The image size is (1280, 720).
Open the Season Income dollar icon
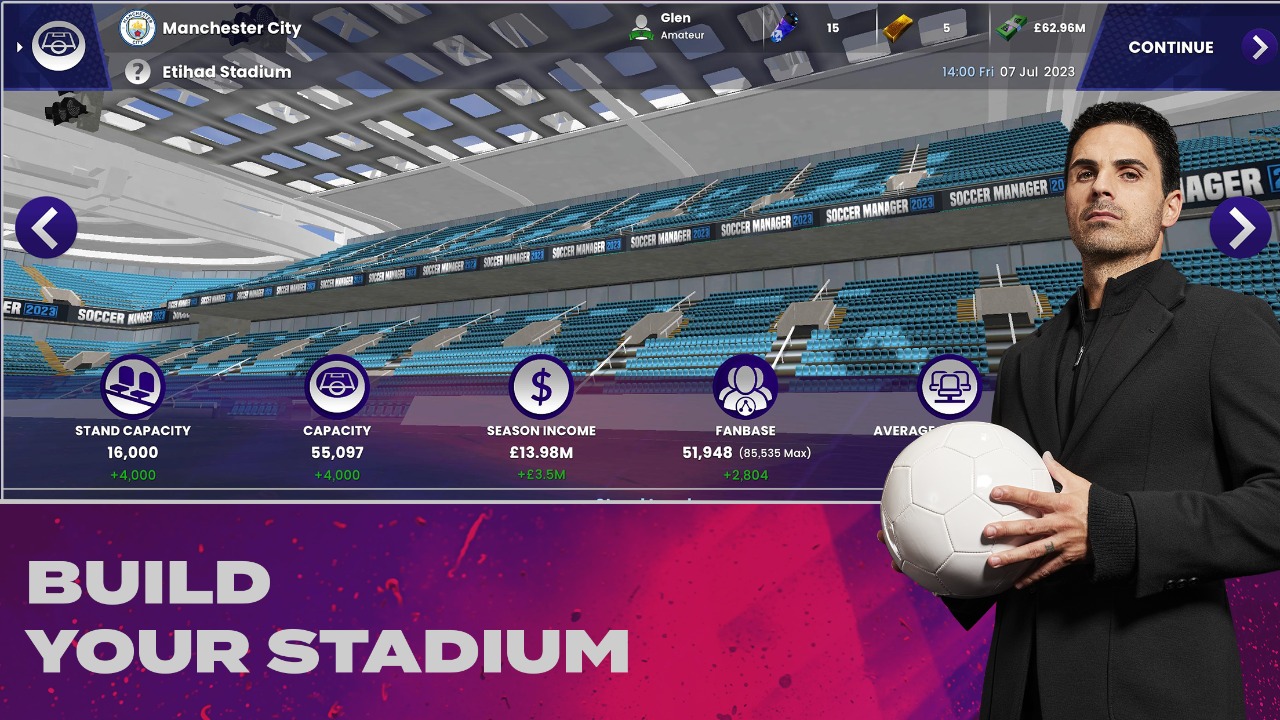[541, 387]
